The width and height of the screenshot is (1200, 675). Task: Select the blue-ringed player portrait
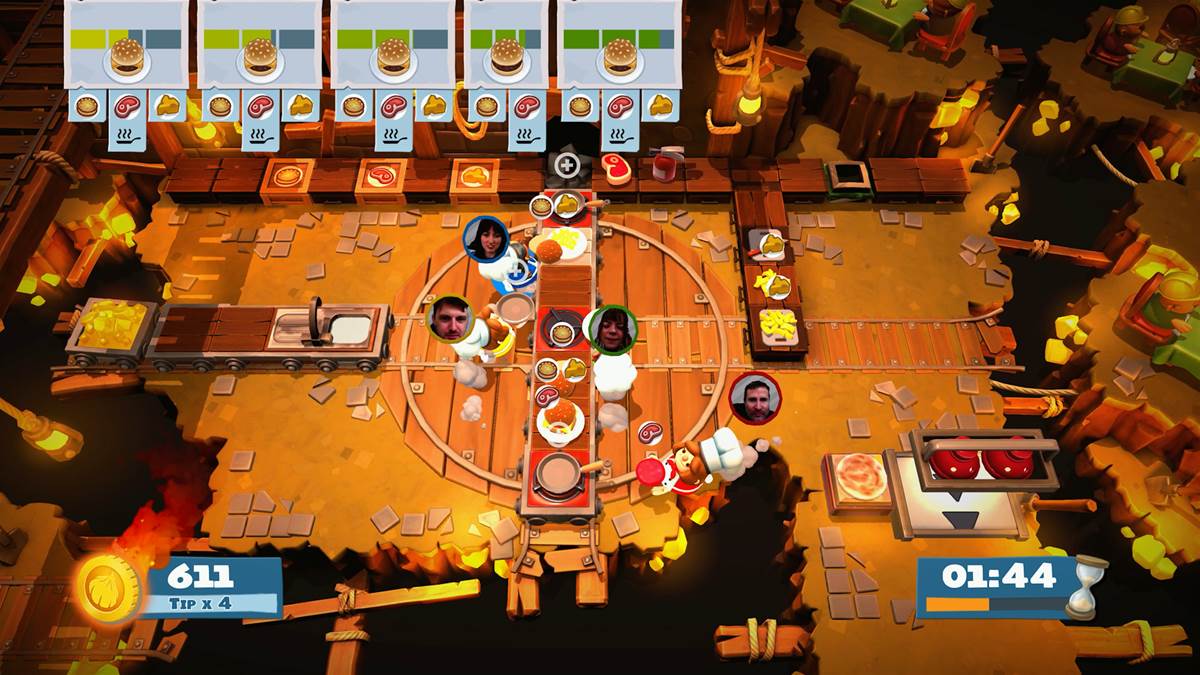pyautogui.click(x=486, y=239)
